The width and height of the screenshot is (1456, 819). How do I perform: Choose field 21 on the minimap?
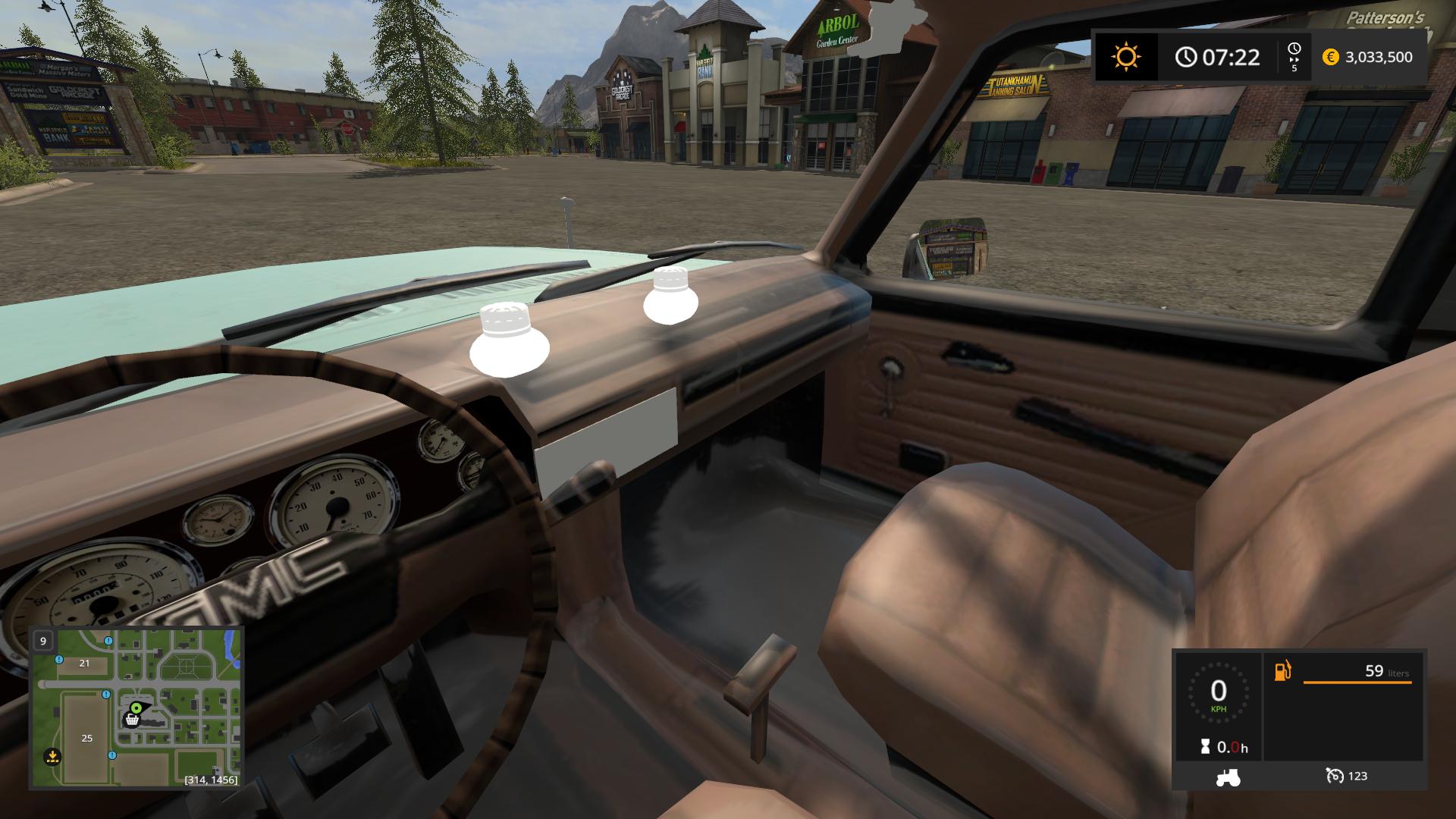click(84, 663)
